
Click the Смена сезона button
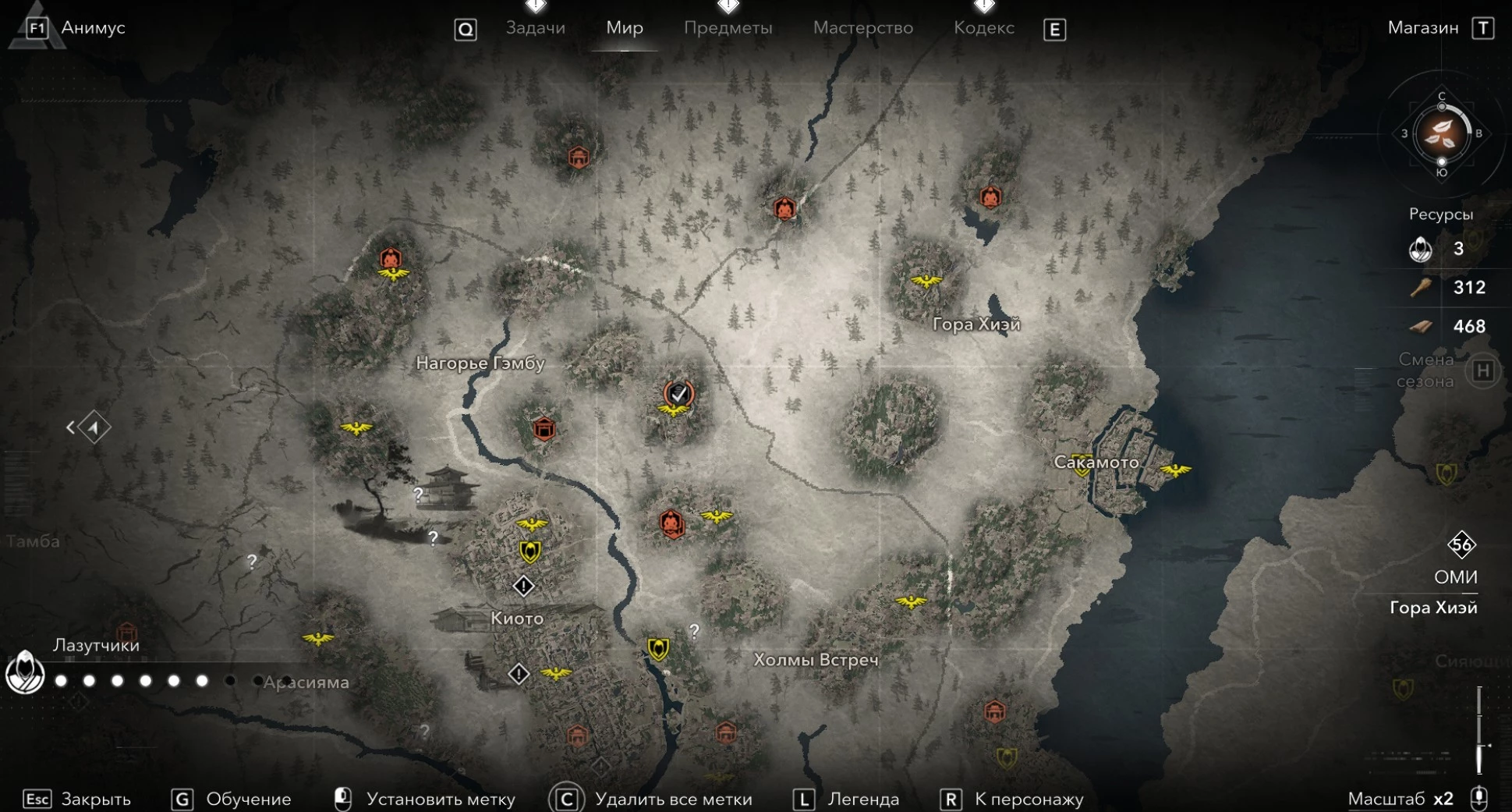coord(1482,371)
